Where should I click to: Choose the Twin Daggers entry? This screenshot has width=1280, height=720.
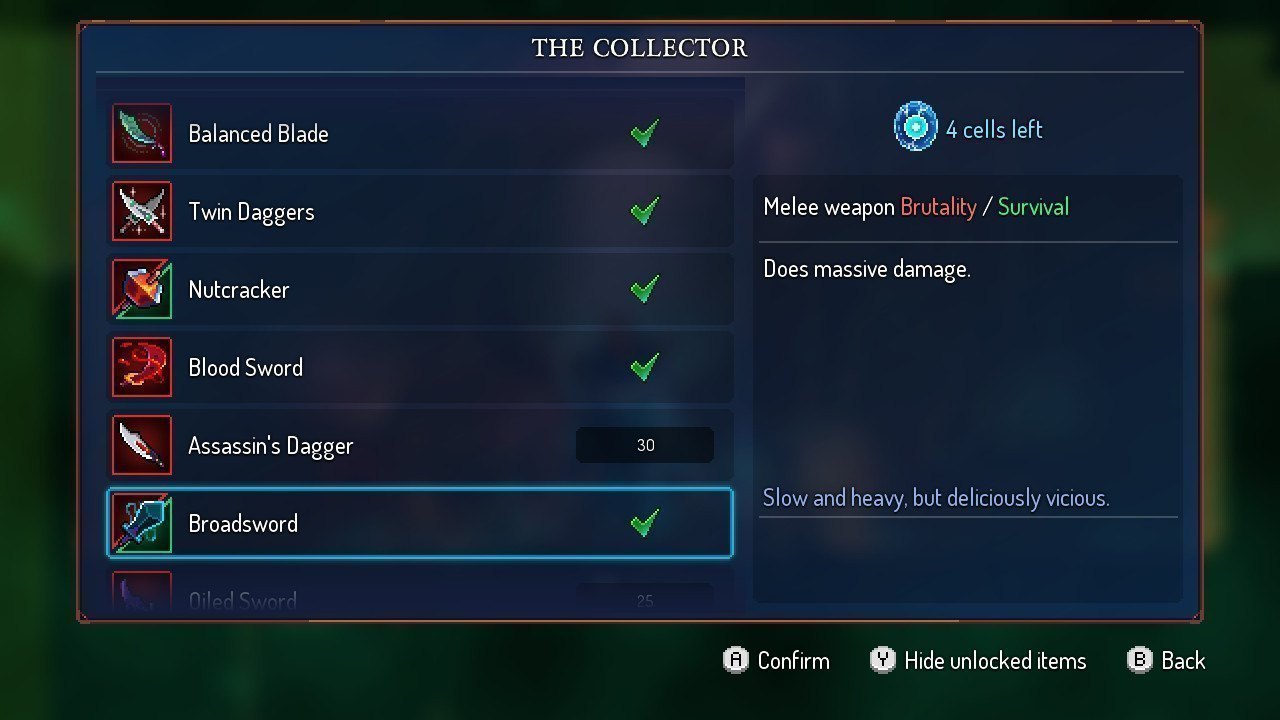pyautogui.click(x=420, y=211)
